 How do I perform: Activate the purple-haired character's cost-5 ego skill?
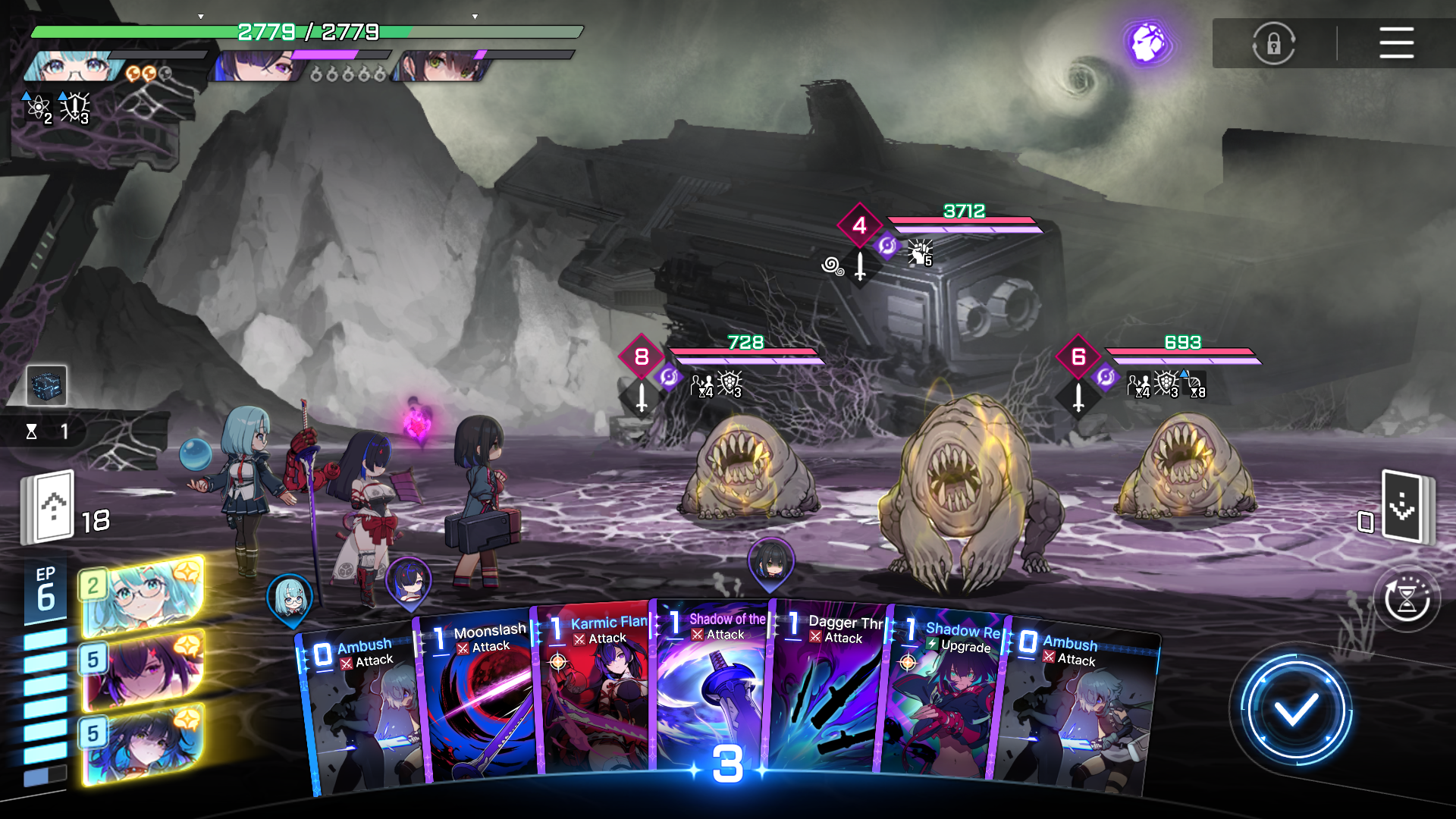142,669
